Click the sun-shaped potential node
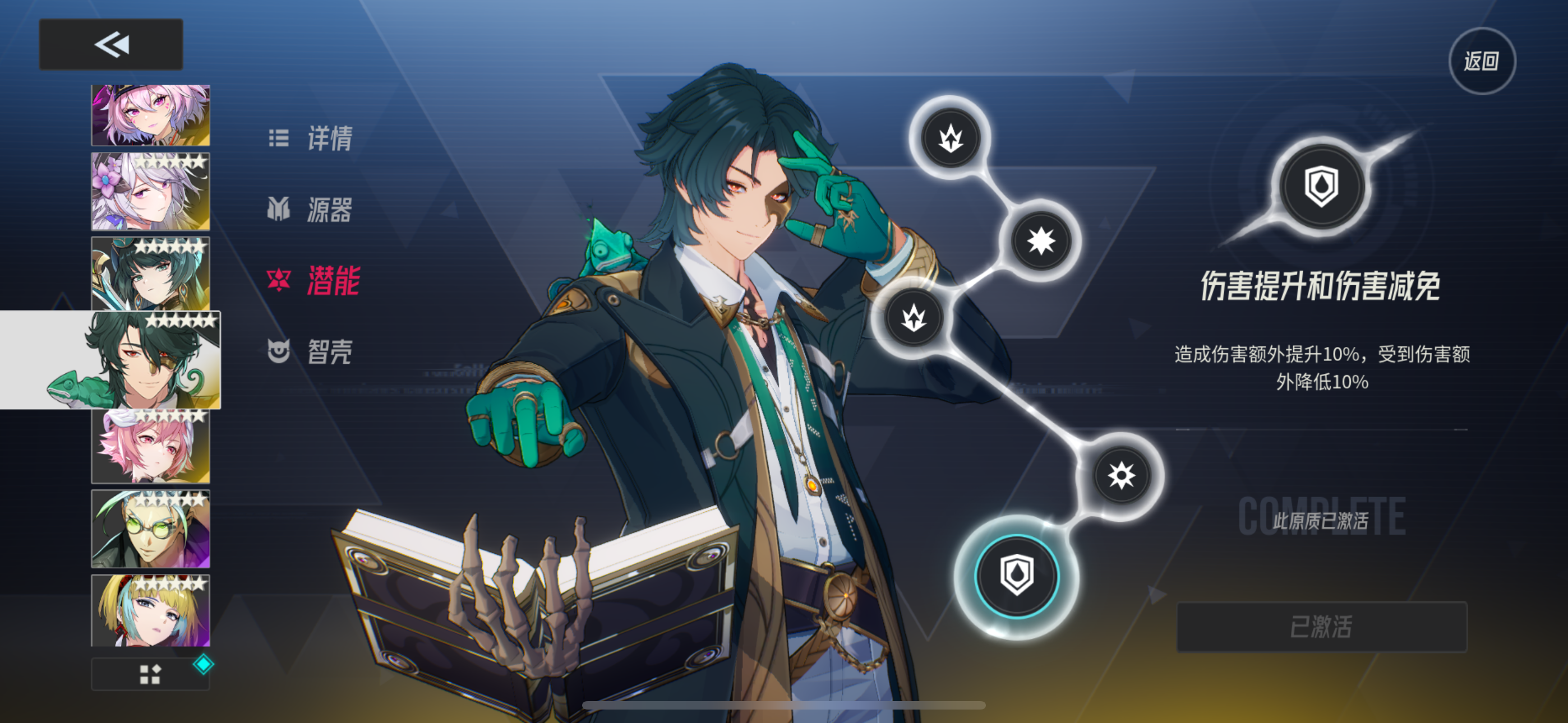Image resolution: width=1568 pixels, height=723 pixels. point(1122,475)
